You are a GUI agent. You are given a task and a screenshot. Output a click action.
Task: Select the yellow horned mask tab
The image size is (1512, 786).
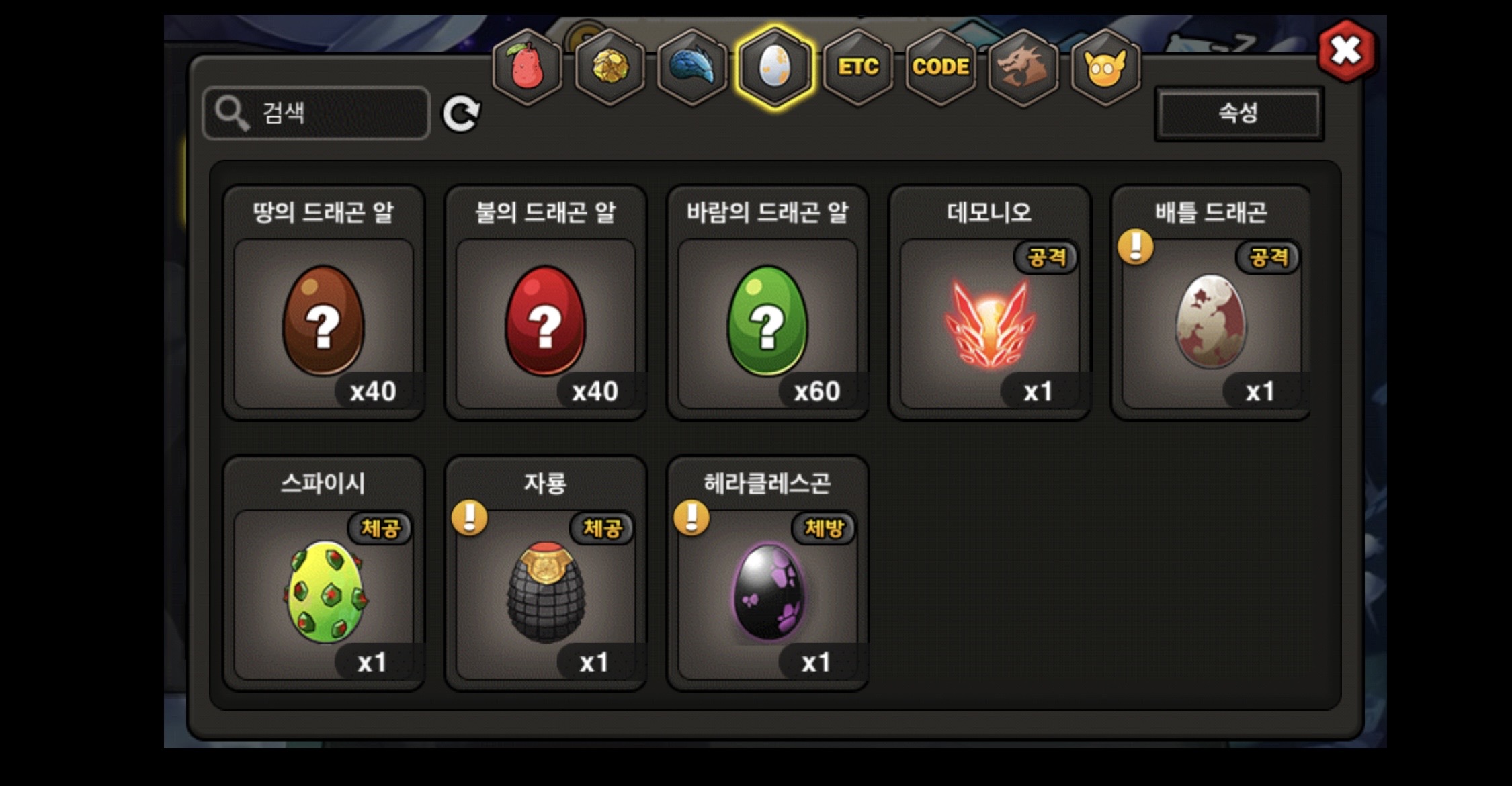tap(1105, 67)
